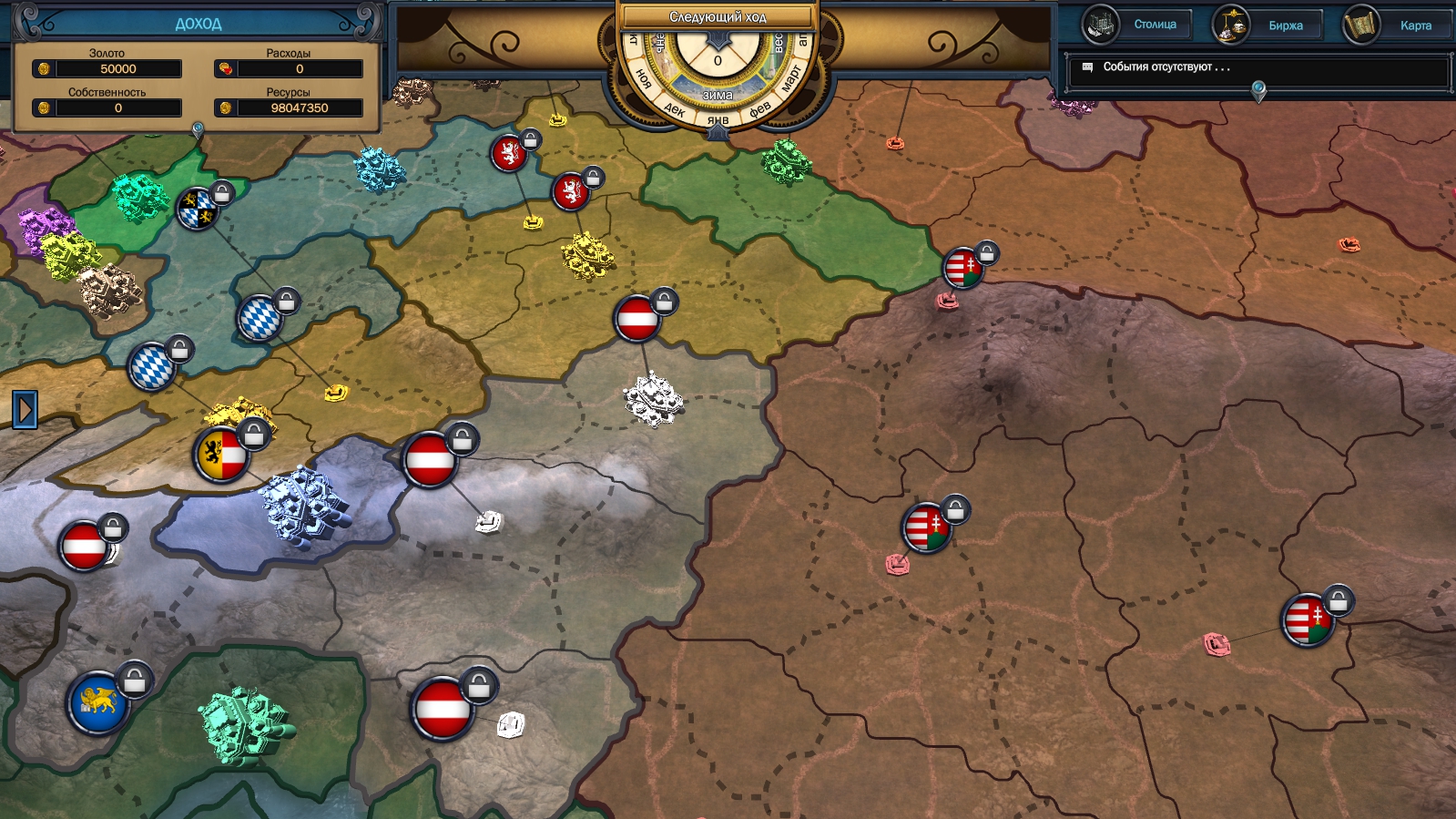
Task: Toggle the padlock on an Austrian flag medallion
Action: (x=664, y=302)
